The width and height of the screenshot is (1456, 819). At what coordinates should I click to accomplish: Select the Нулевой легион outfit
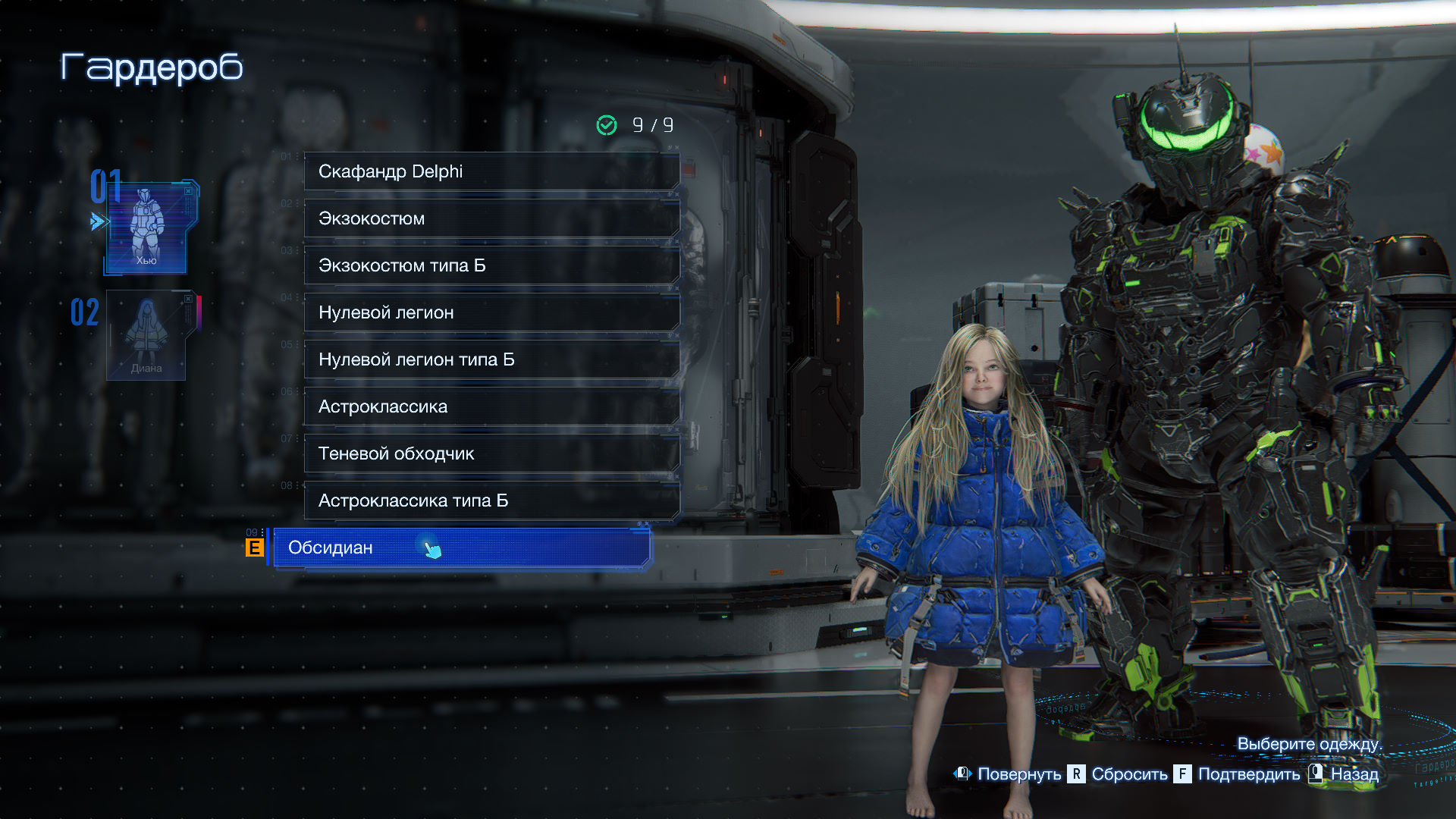tap(491, 312)
